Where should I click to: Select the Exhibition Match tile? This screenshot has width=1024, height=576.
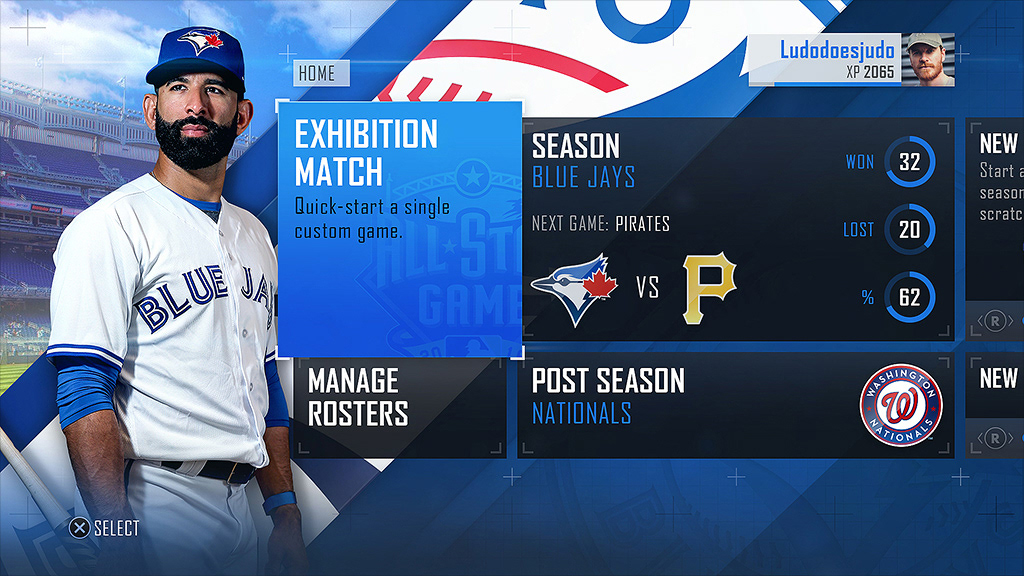tap(399, 228)
